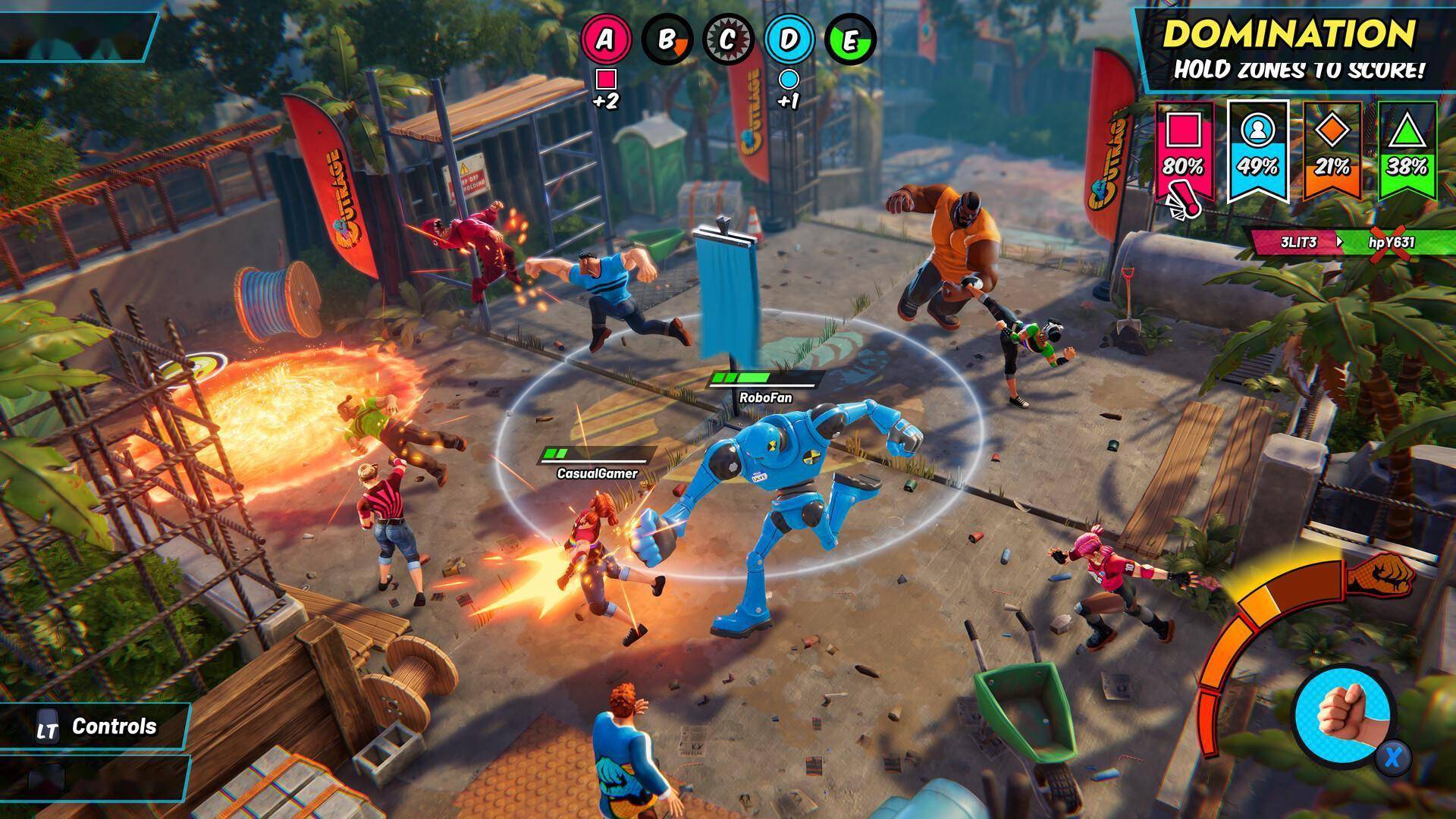
Task: Open the Controls panel
Action: point(97,727)
